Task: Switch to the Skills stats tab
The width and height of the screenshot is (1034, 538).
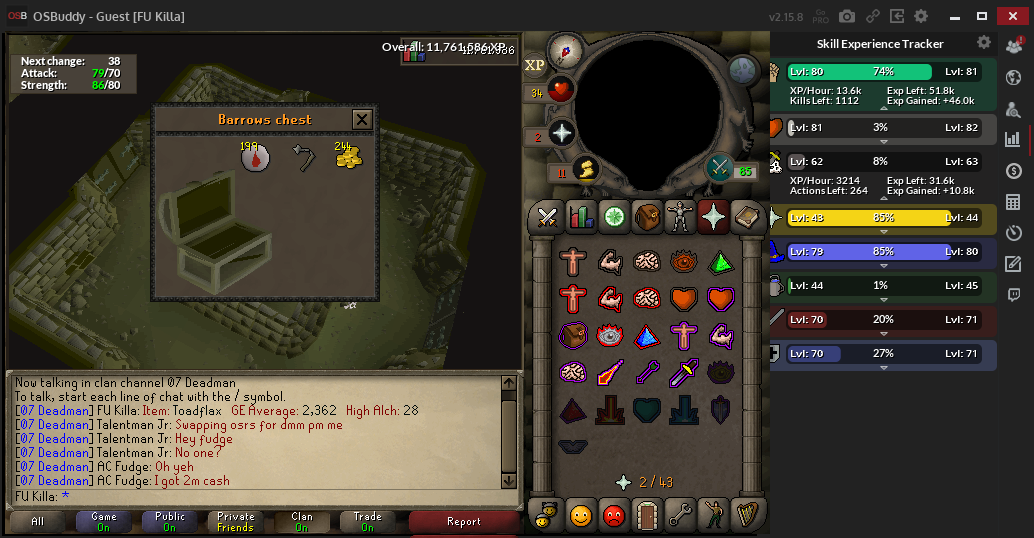Action: click(581, 215)
